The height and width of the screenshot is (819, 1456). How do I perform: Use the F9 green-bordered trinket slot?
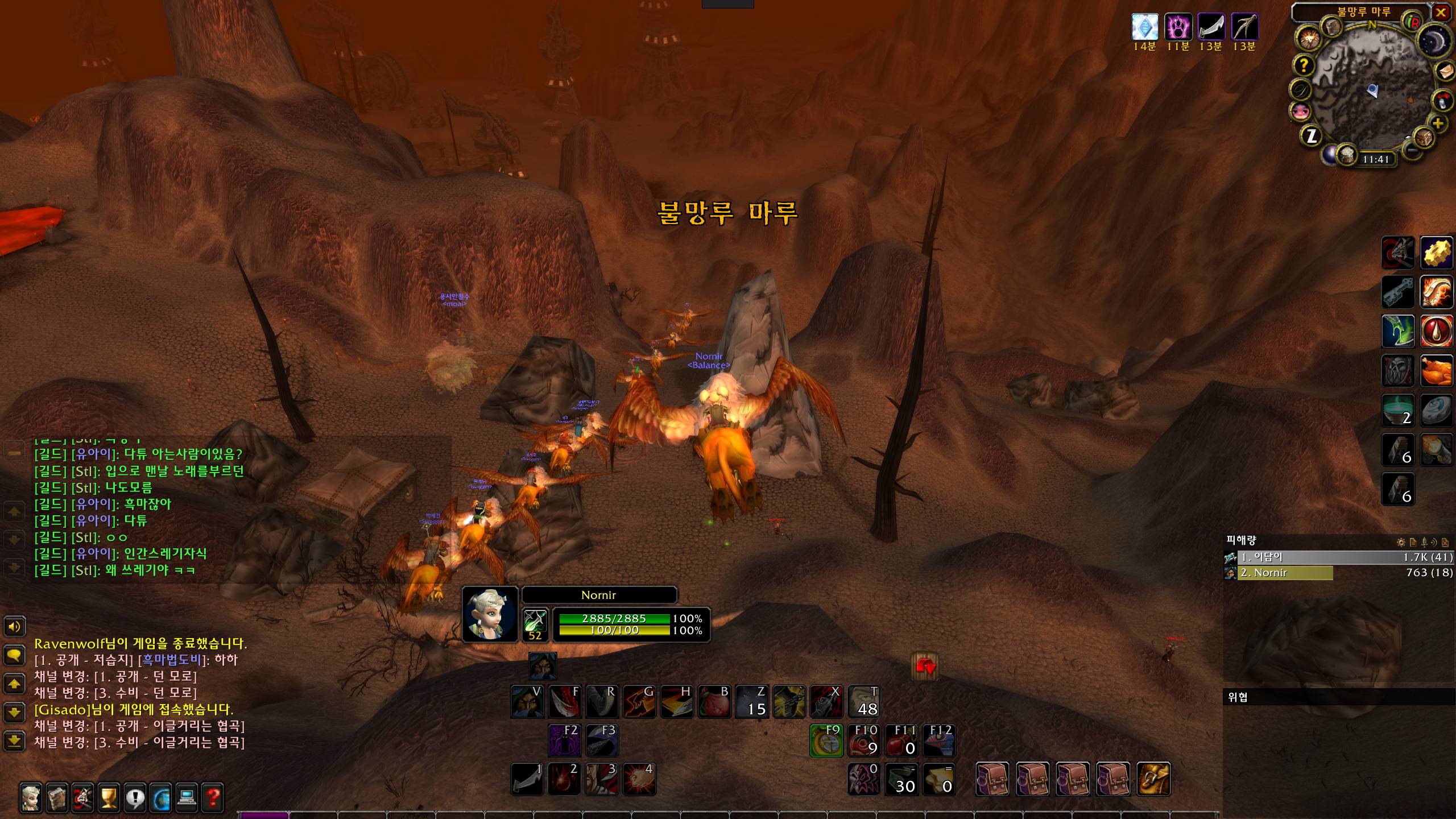click(826, 741)
